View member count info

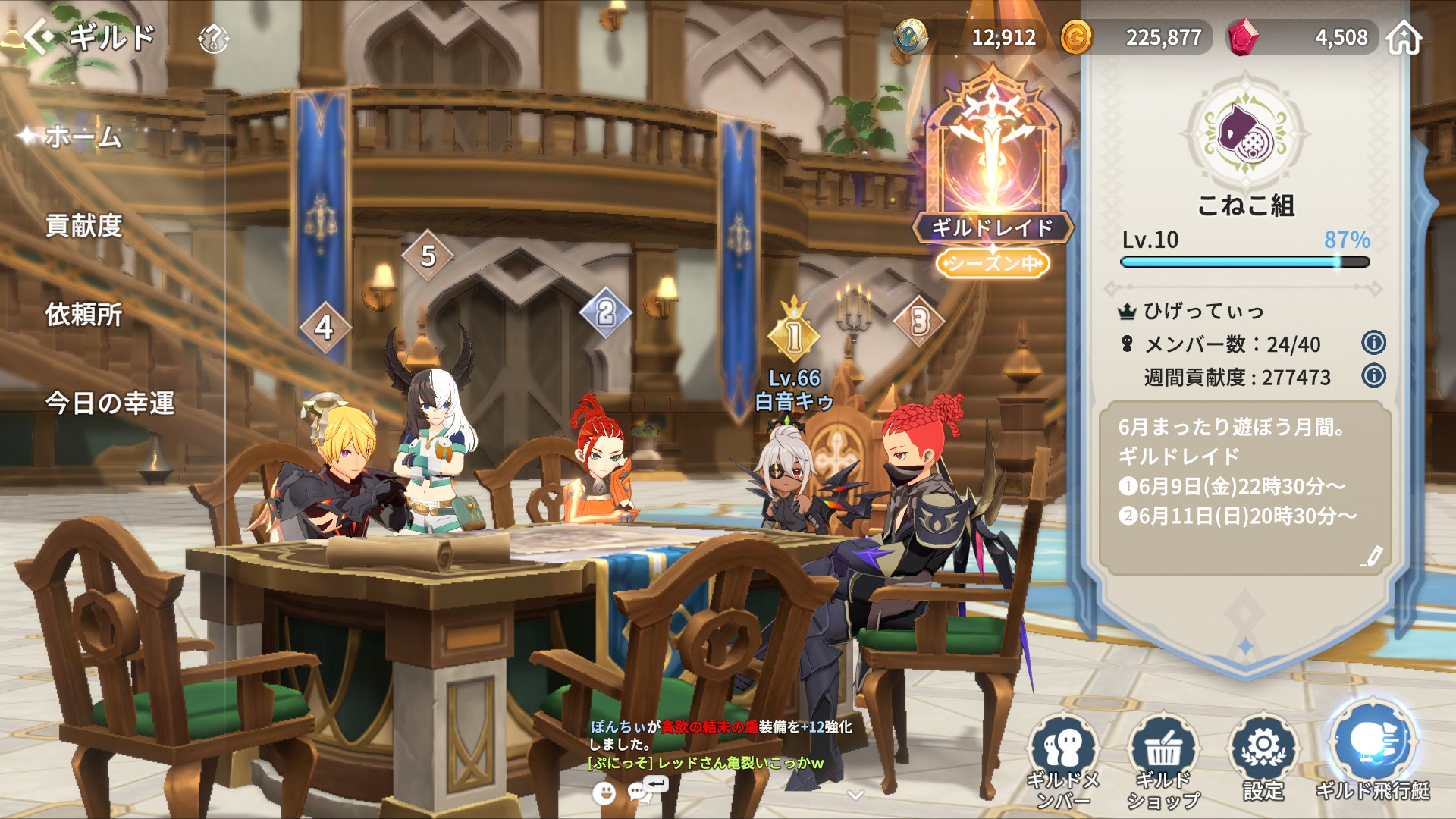[x=1373, y=343]
